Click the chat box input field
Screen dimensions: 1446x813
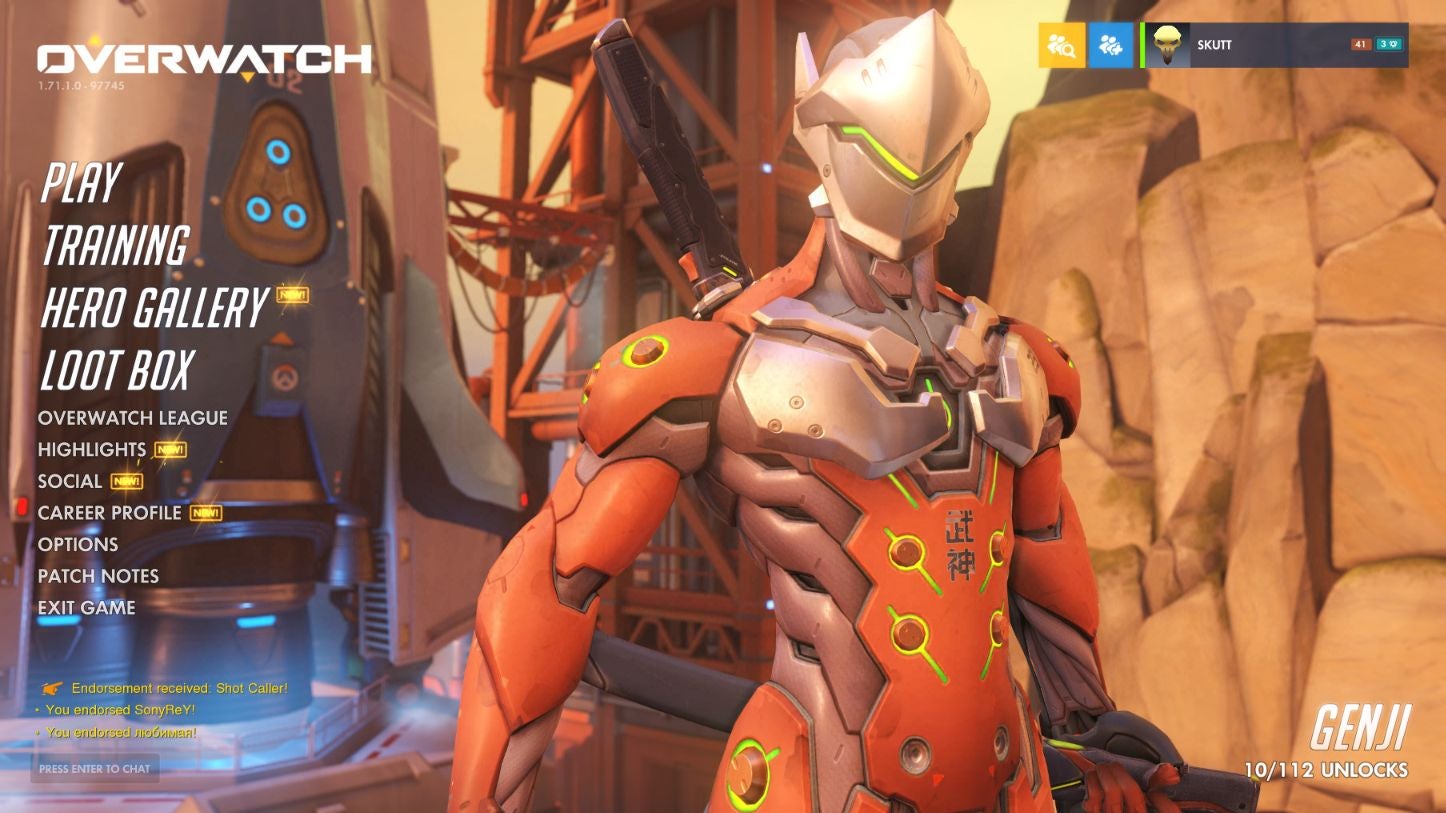coord(95,769)
